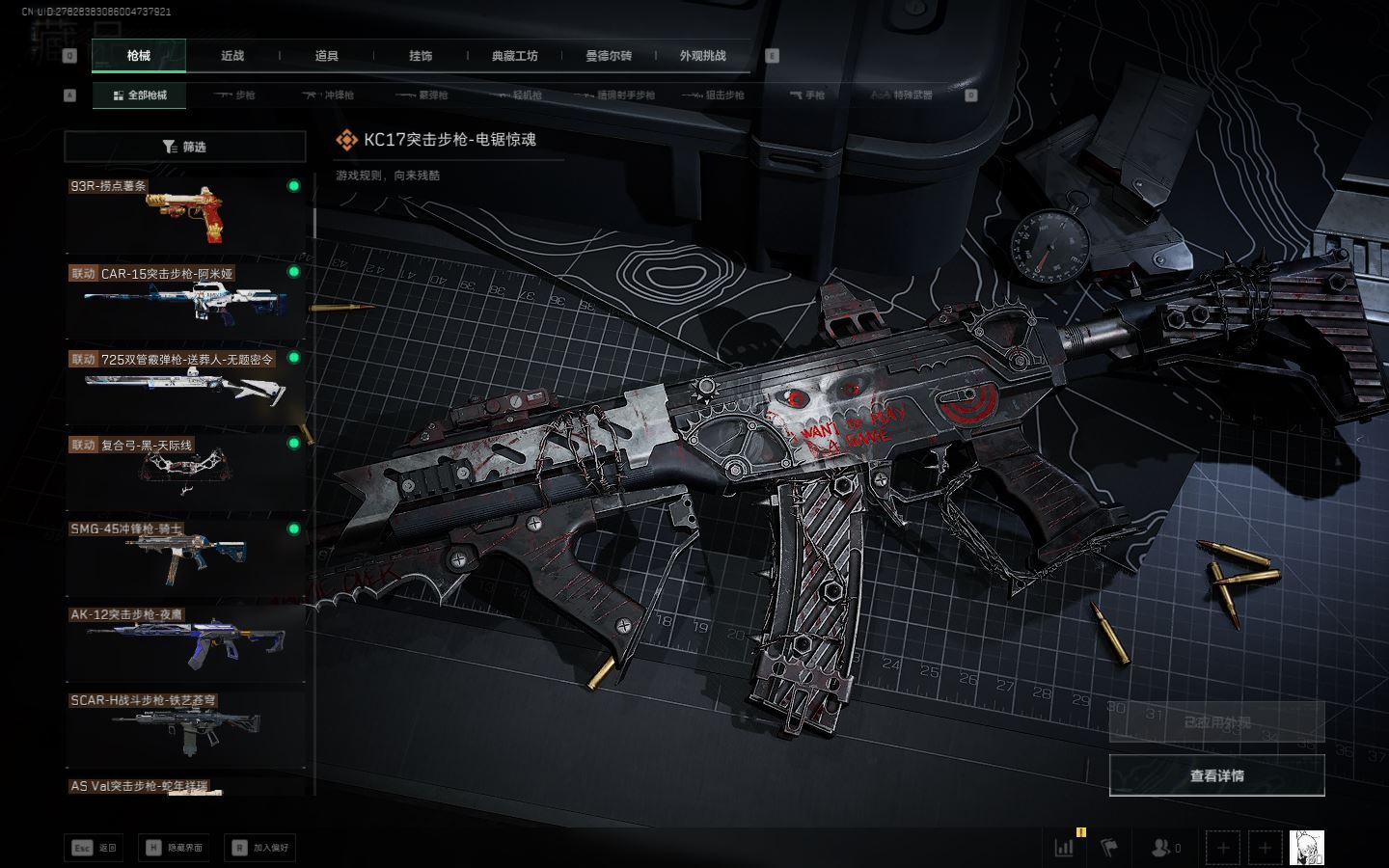Viewport: 1389px width, 868px height.
Task: Switch to the 曼德尔砖 tab
Action: (x=609, y=56)
